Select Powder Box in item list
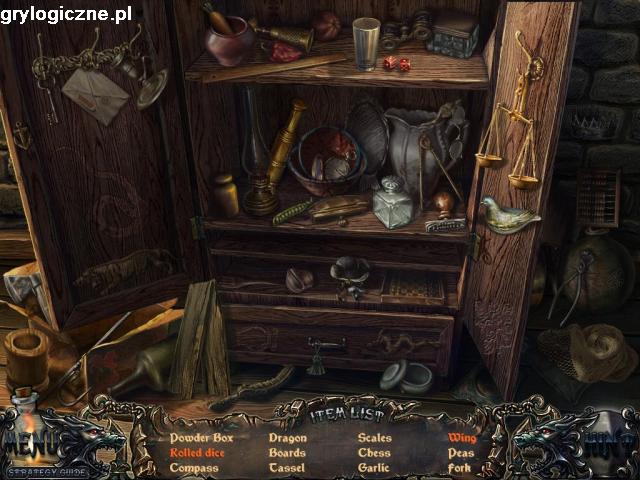 point(201,438)
